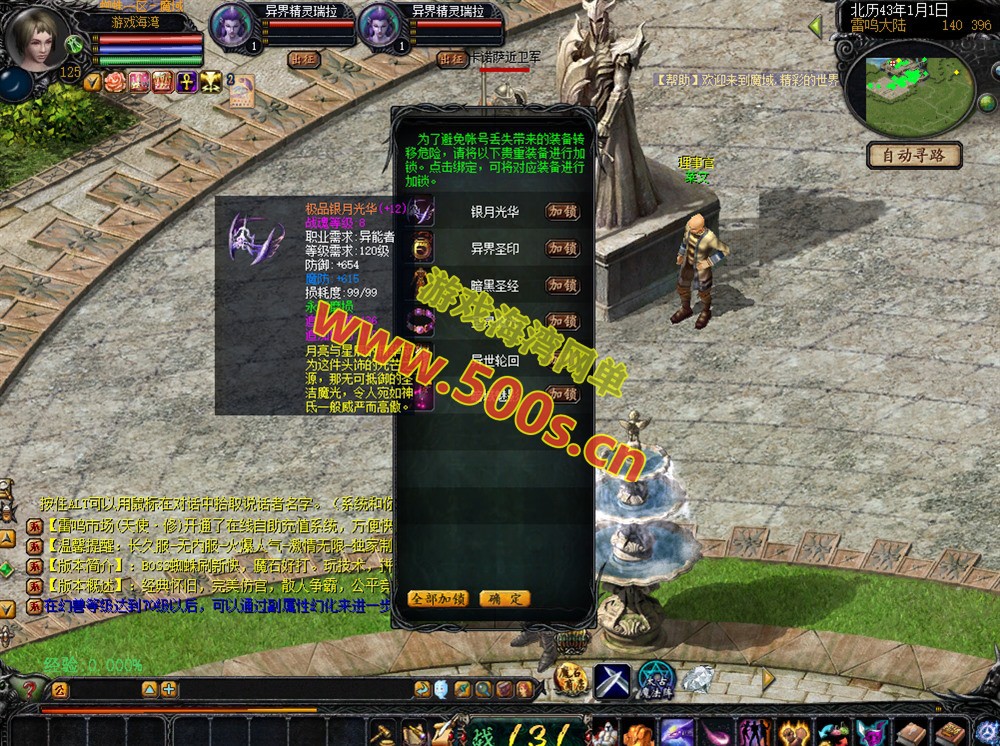Activate the 自动寻路 auto-pathfinding button
The width and height of the screenshot is (1000, 746).
pos(914,155)
